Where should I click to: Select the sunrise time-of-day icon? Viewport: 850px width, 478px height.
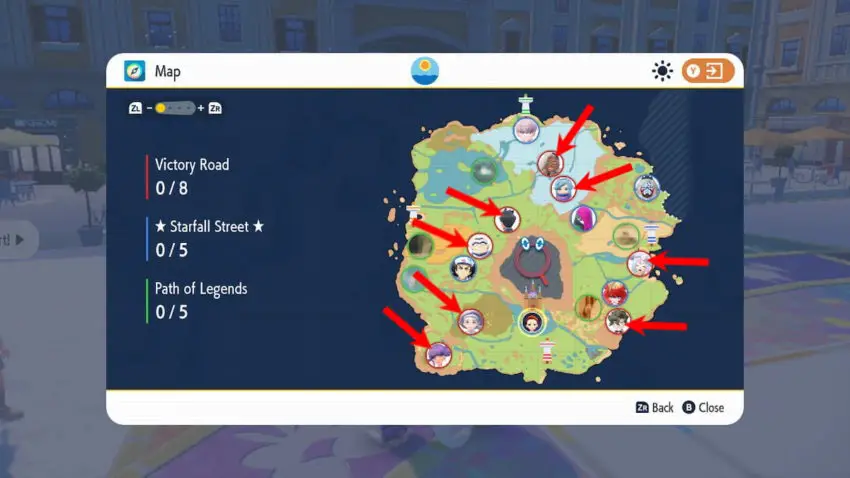click(x=425, y=71)
